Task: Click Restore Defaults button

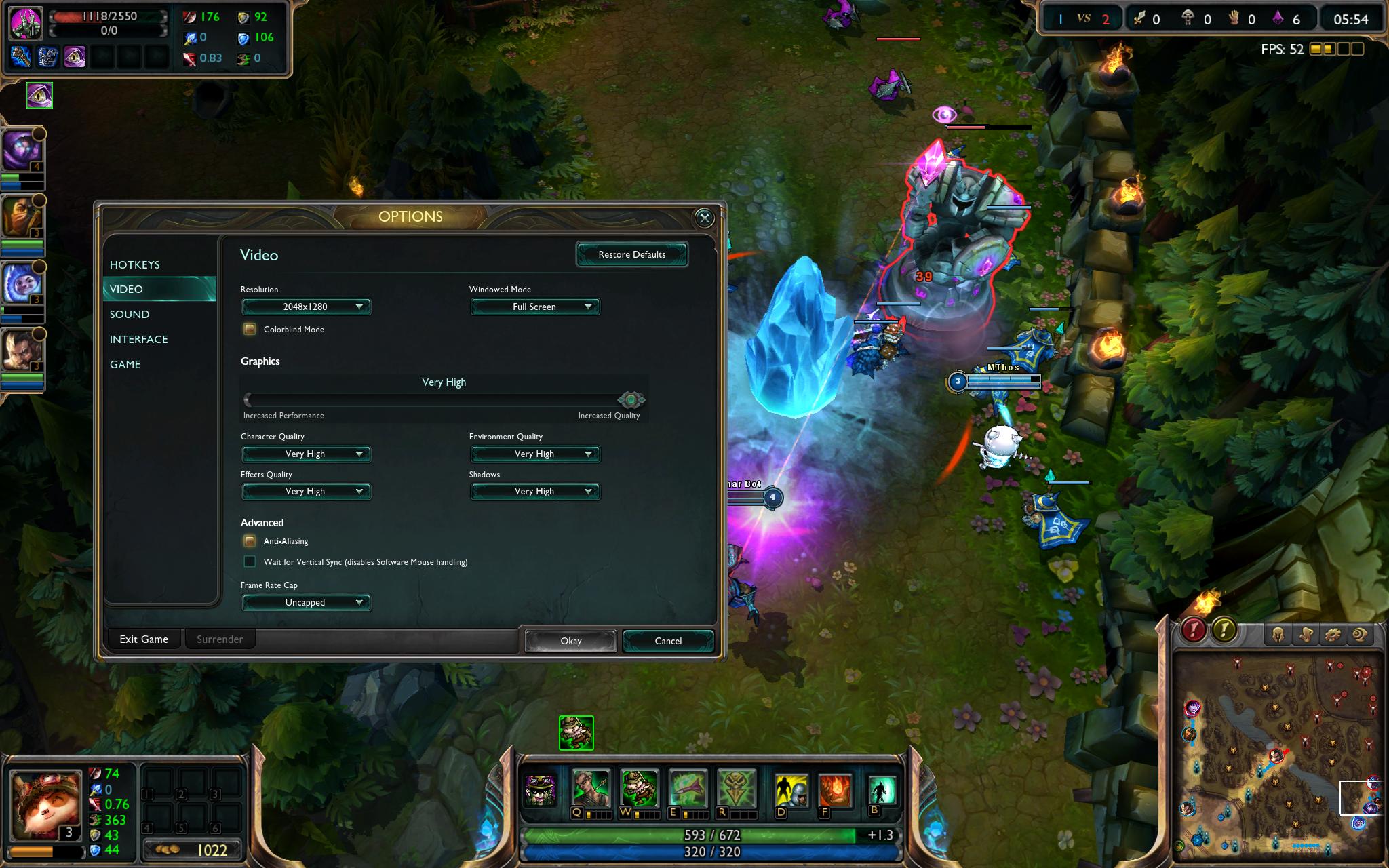Action: 631,254
